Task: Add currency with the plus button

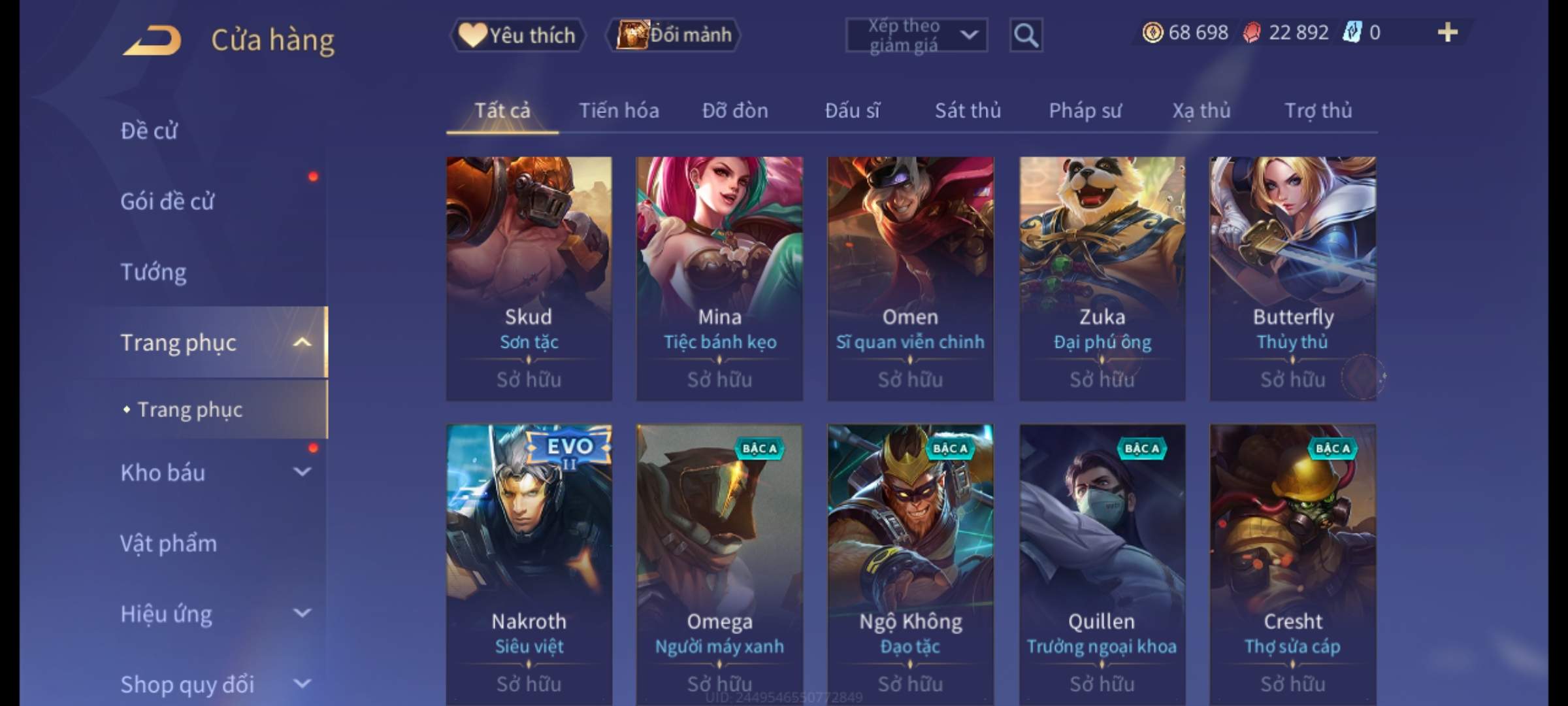Action: coord(1447,33)
